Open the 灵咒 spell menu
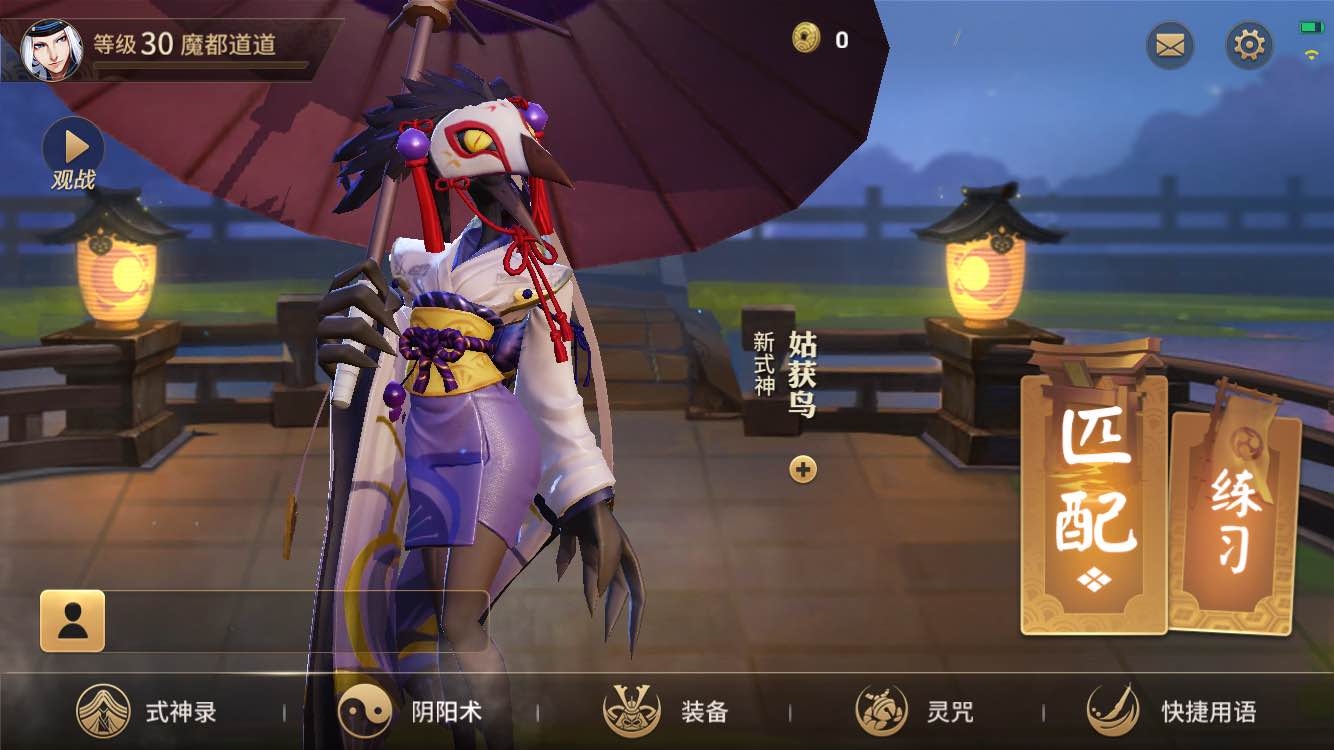The width and height of the screenshot is (1334, 750). (915, 712)
